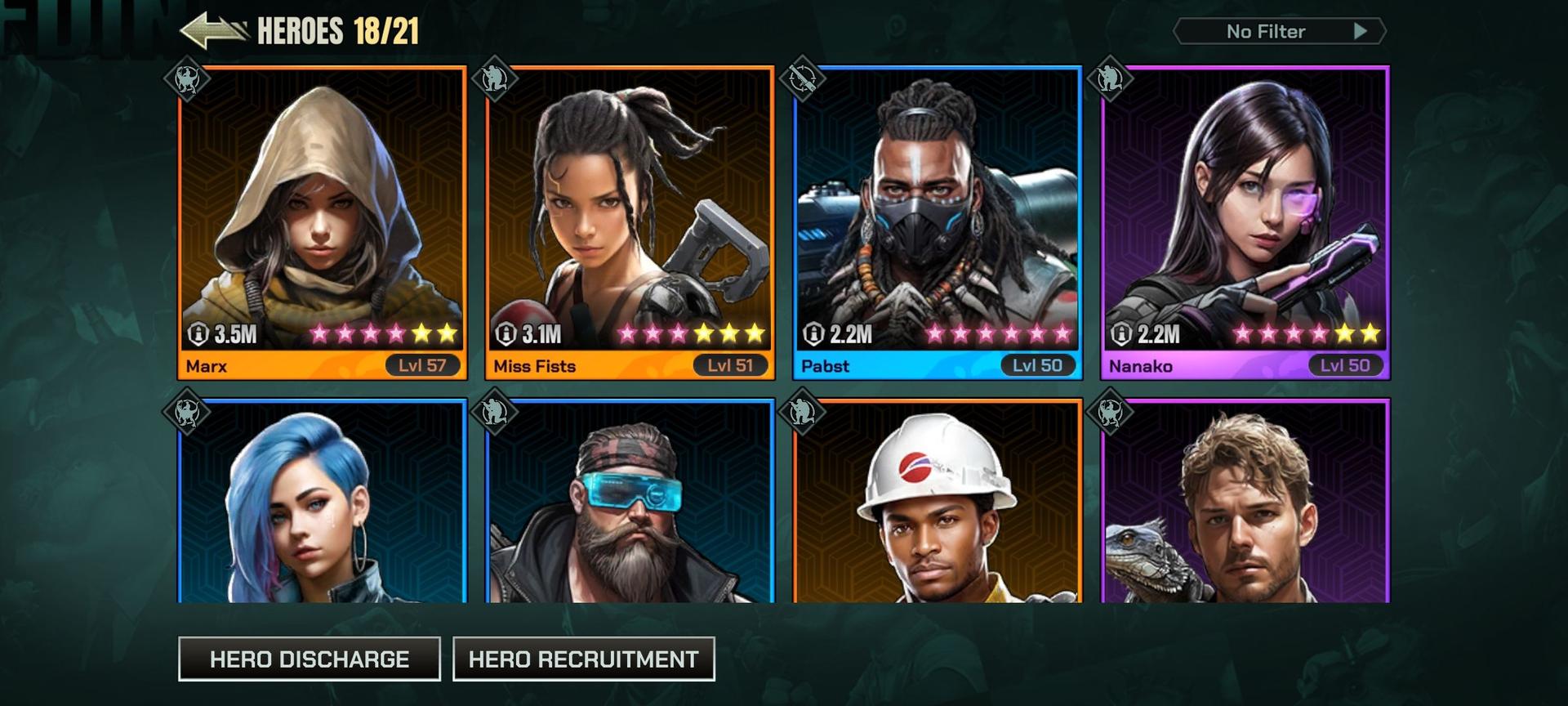View Nanako's 2.2M power info icon
The height and width of the screenshot is (706, 1568).
(1121, 334)
